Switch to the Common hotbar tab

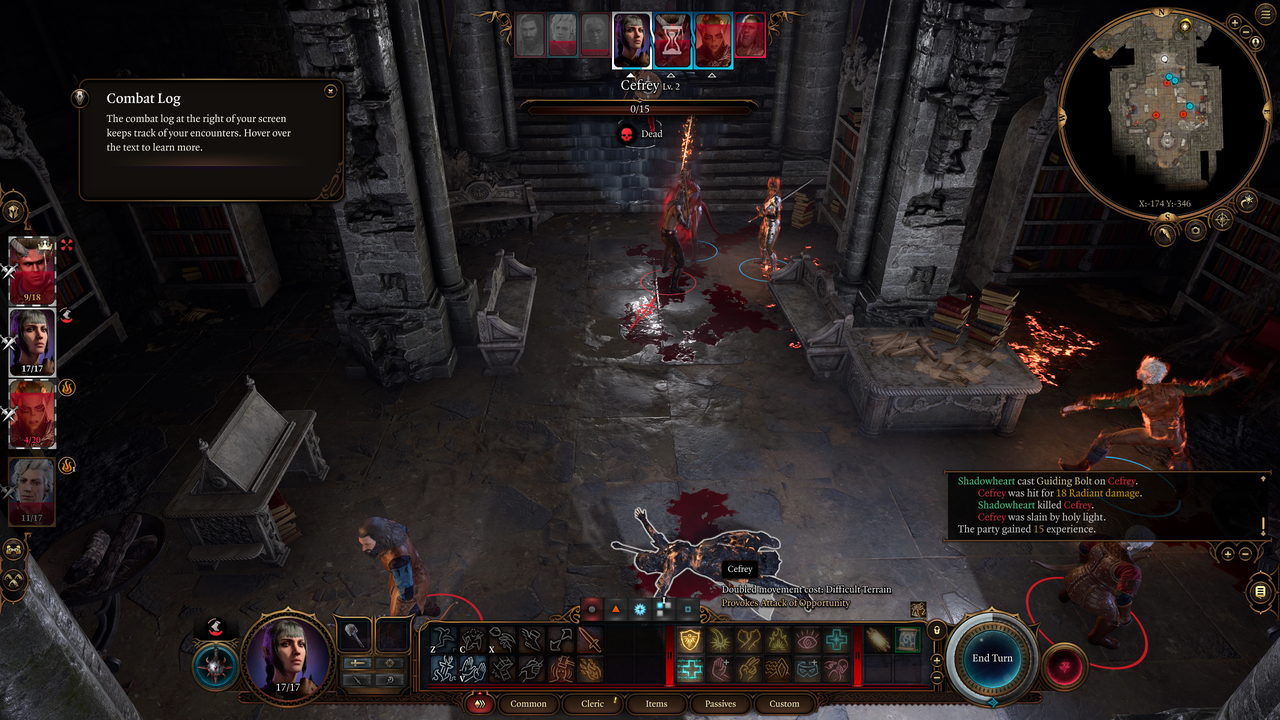click(x=528, y=703)
